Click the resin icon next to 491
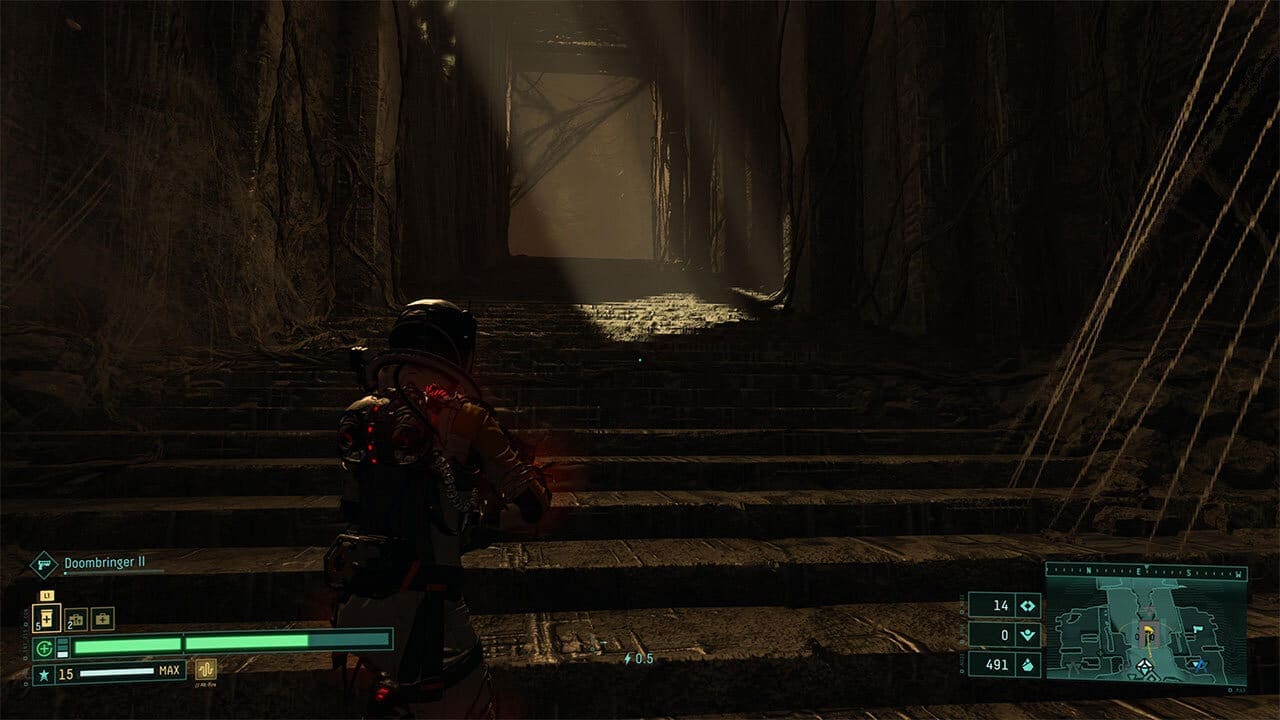 pos(1027,664)
